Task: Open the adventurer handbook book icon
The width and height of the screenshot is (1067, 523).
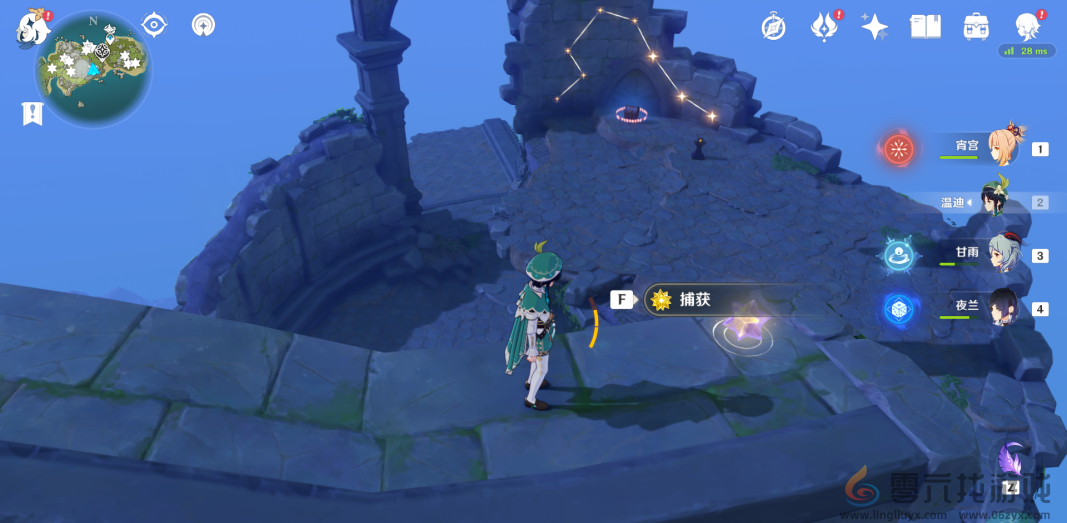Action: [x=925, y=27]
